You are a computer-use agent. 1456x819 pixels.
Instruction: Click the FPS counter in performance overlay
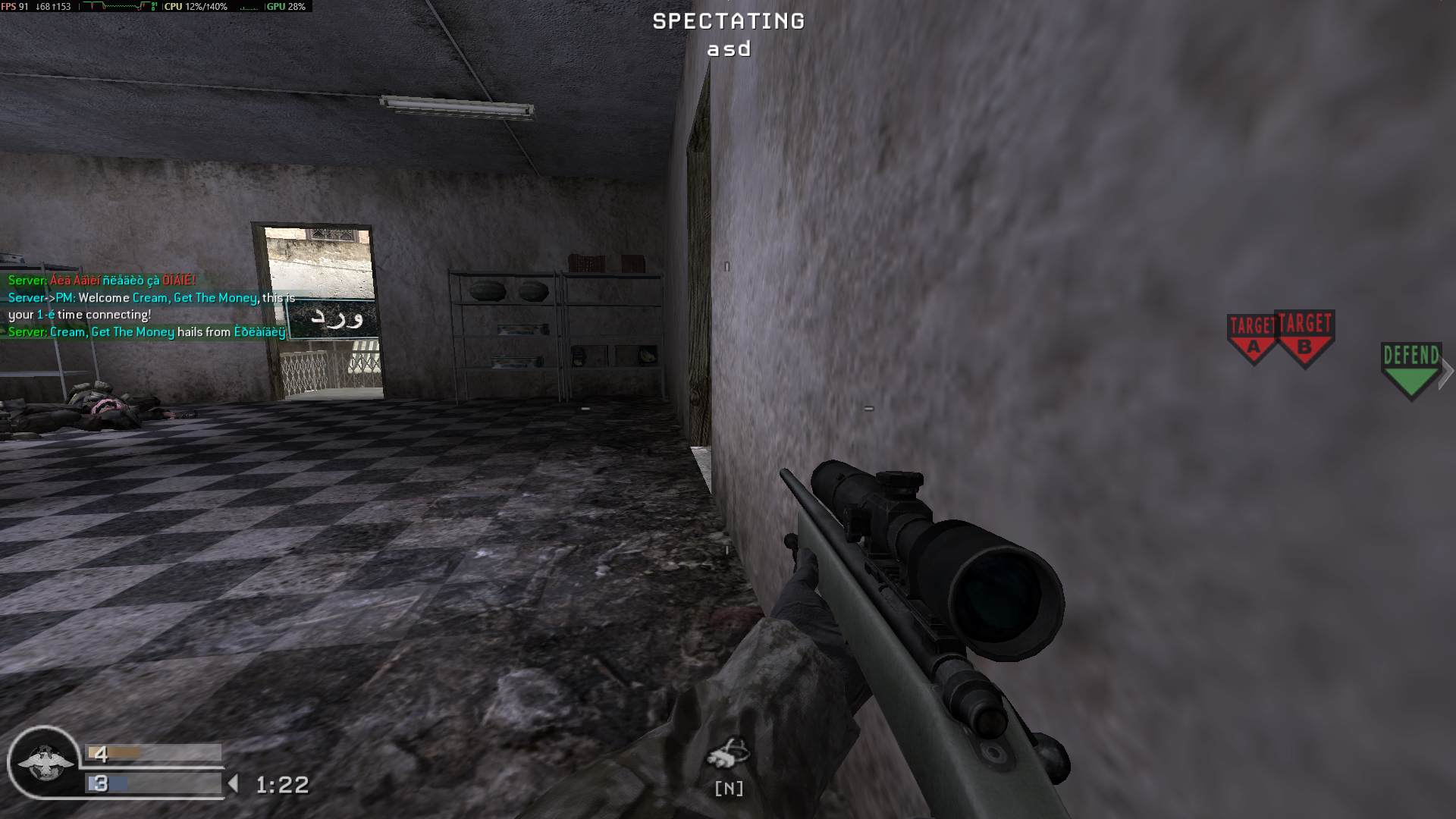coord(15,8)
